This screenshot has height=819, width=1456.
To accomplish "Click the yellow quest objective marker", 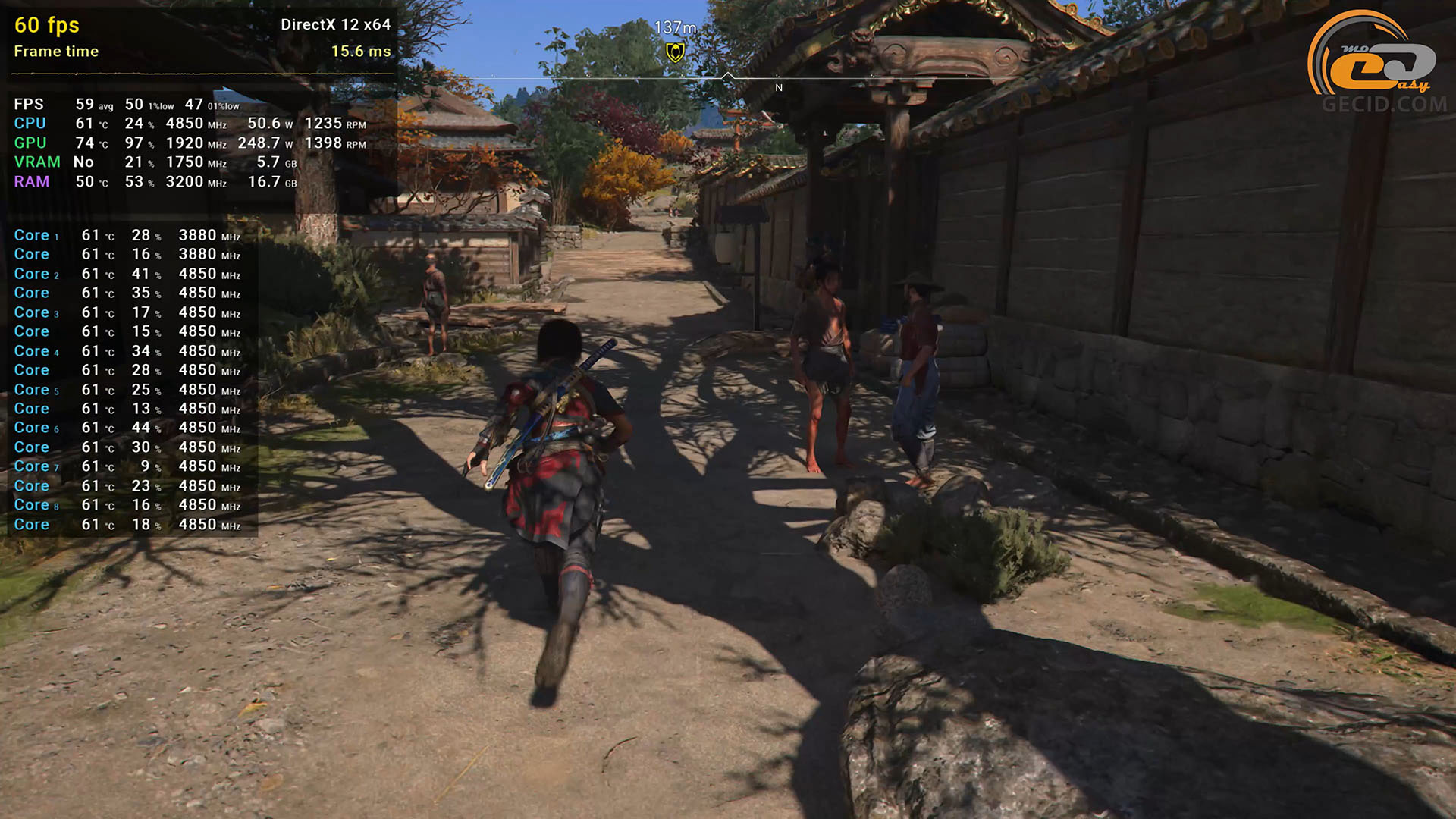I will click(x=675, y=52).
